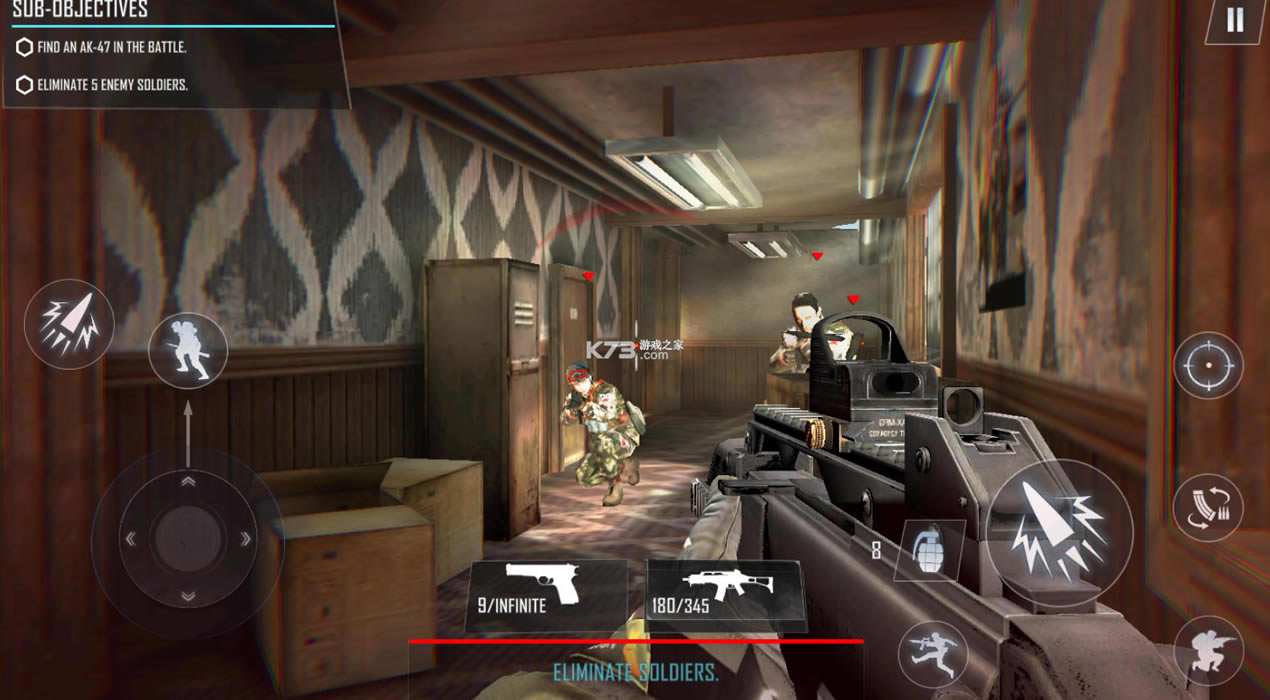Pause the game
Image resolution: width=1270 pixels, height=700 pixels.
1235,21
